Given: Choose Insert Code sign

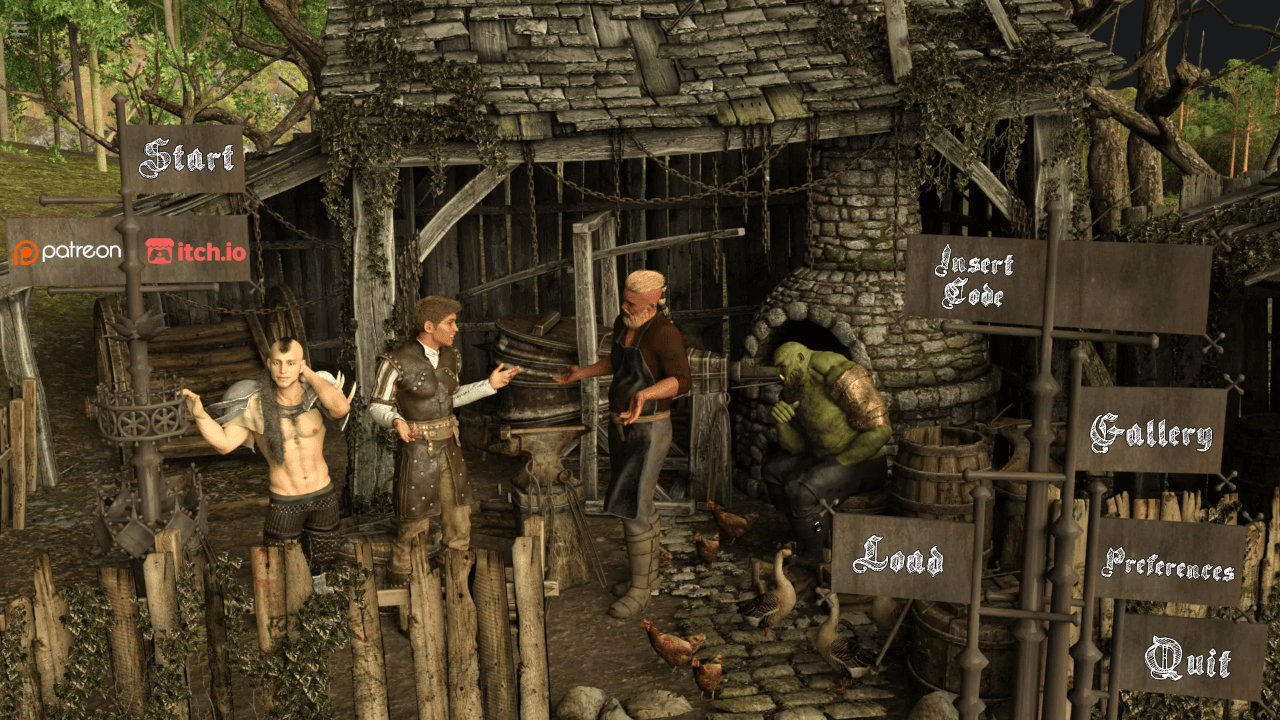Looking at the screenshot, I should pyautogui.click(x=973, y=279).
